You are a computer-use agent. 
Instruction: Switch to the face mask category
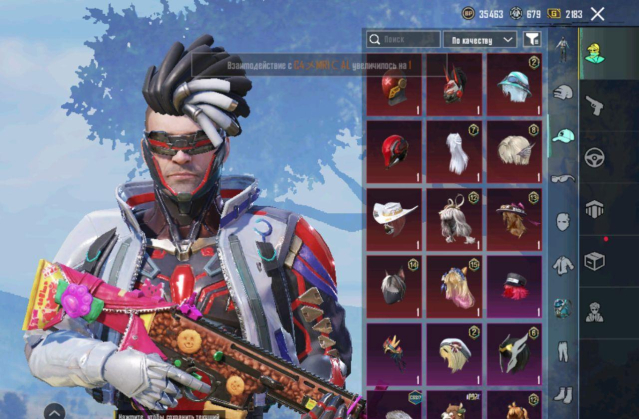pyautogui.click(x=563, y=221)
